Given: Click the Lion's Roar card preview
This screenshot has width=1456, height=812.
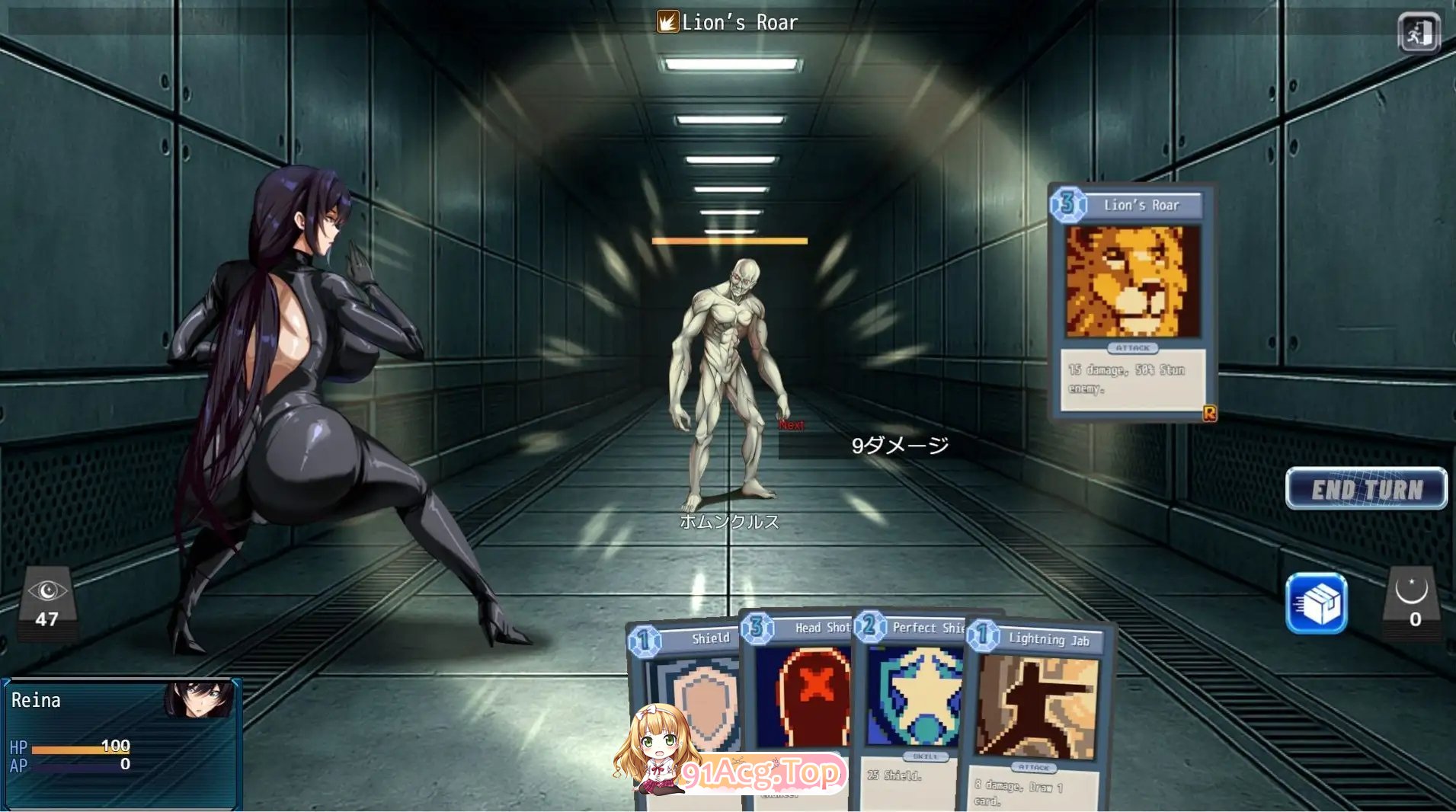Looking at the screenshot, I should point(1132,302).
